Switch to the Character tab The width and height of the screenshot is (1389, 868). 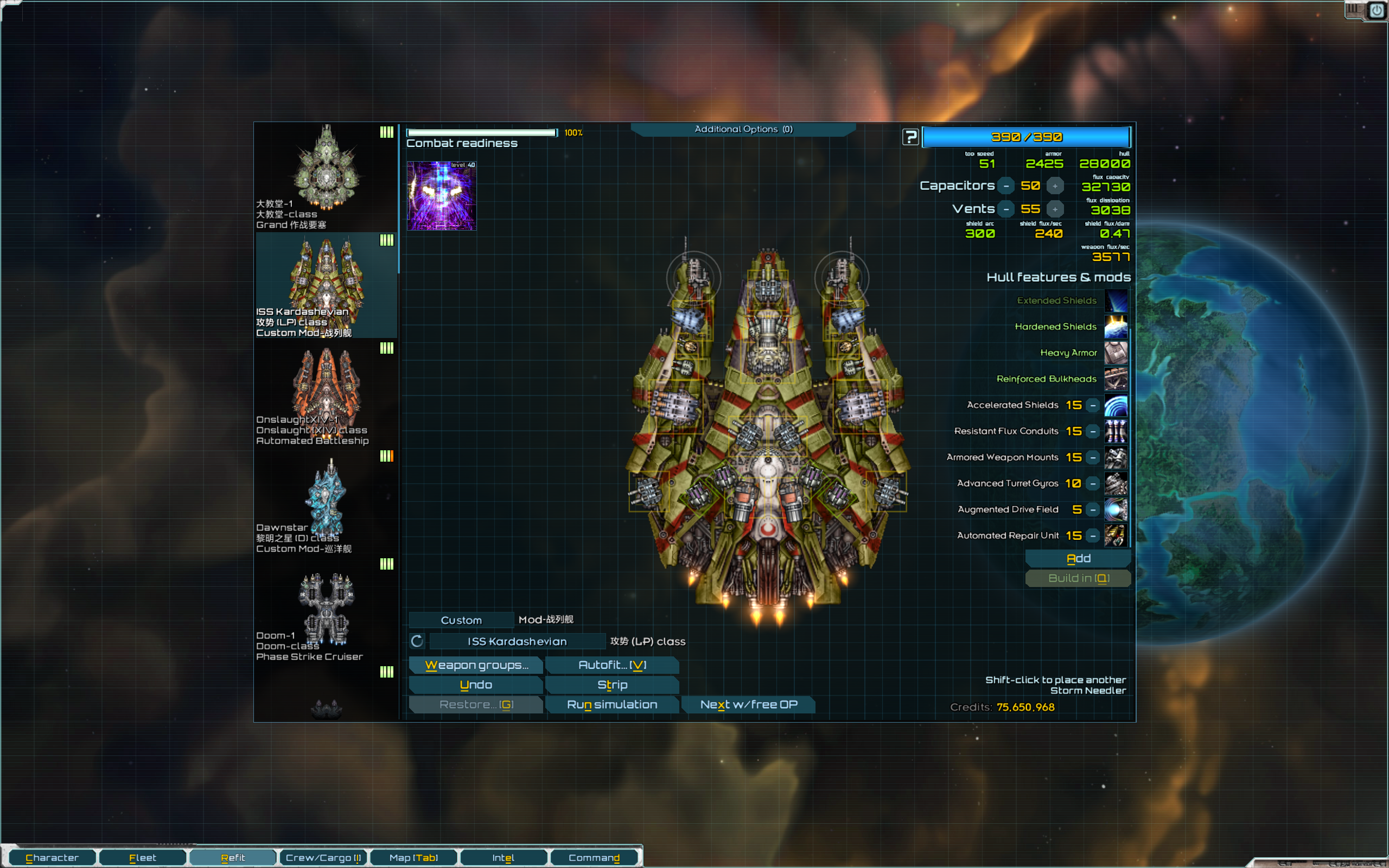coord(52,858)
